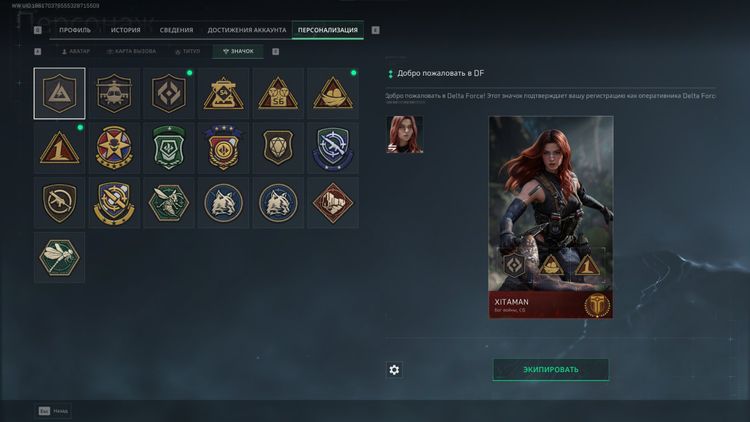Screen dimensions: 750x422
Task: Open the История tab
Action: click(x=125, y=30)
